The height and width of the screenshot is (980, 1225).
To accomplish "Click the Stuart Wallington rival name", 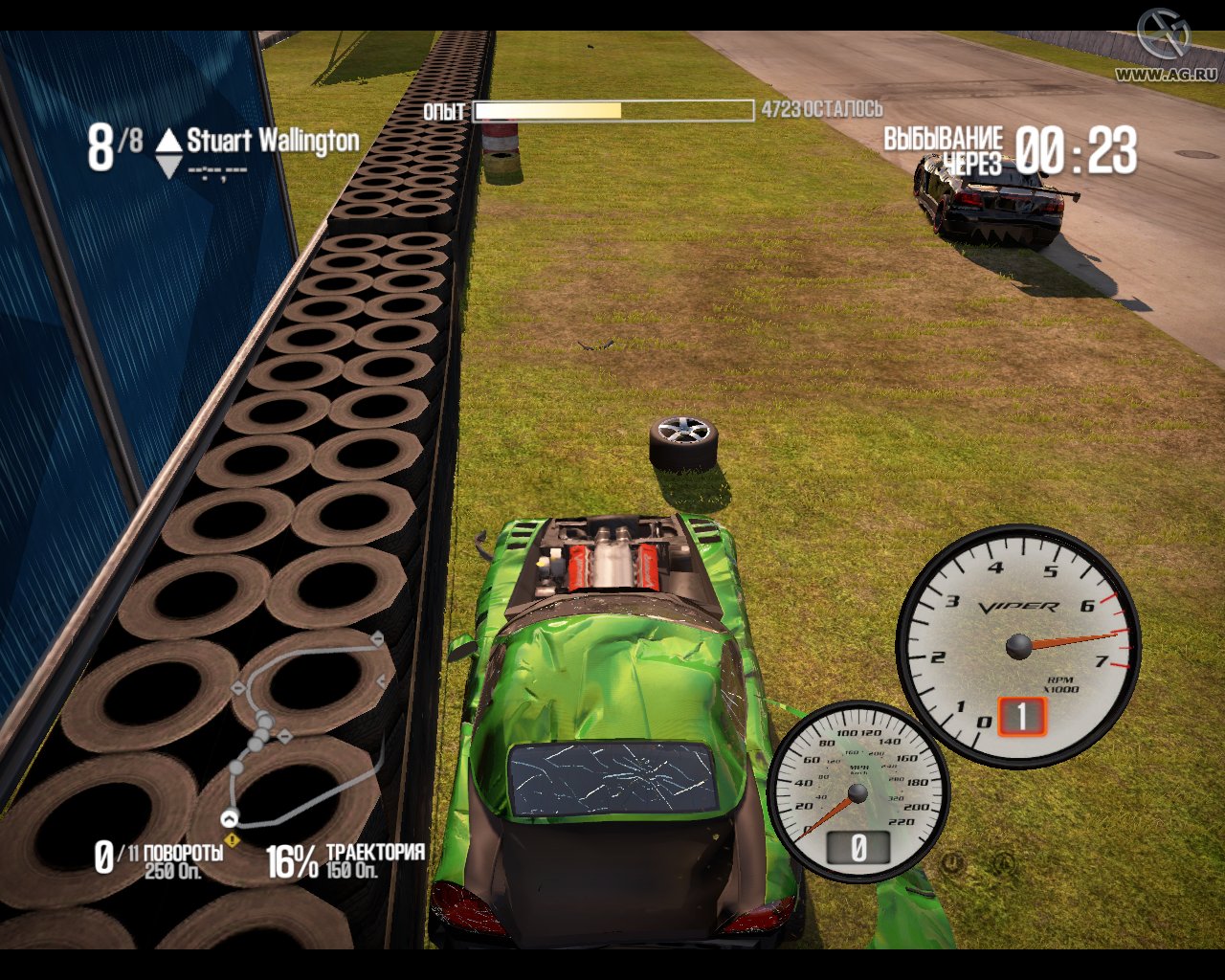I will tap(271, 142).
